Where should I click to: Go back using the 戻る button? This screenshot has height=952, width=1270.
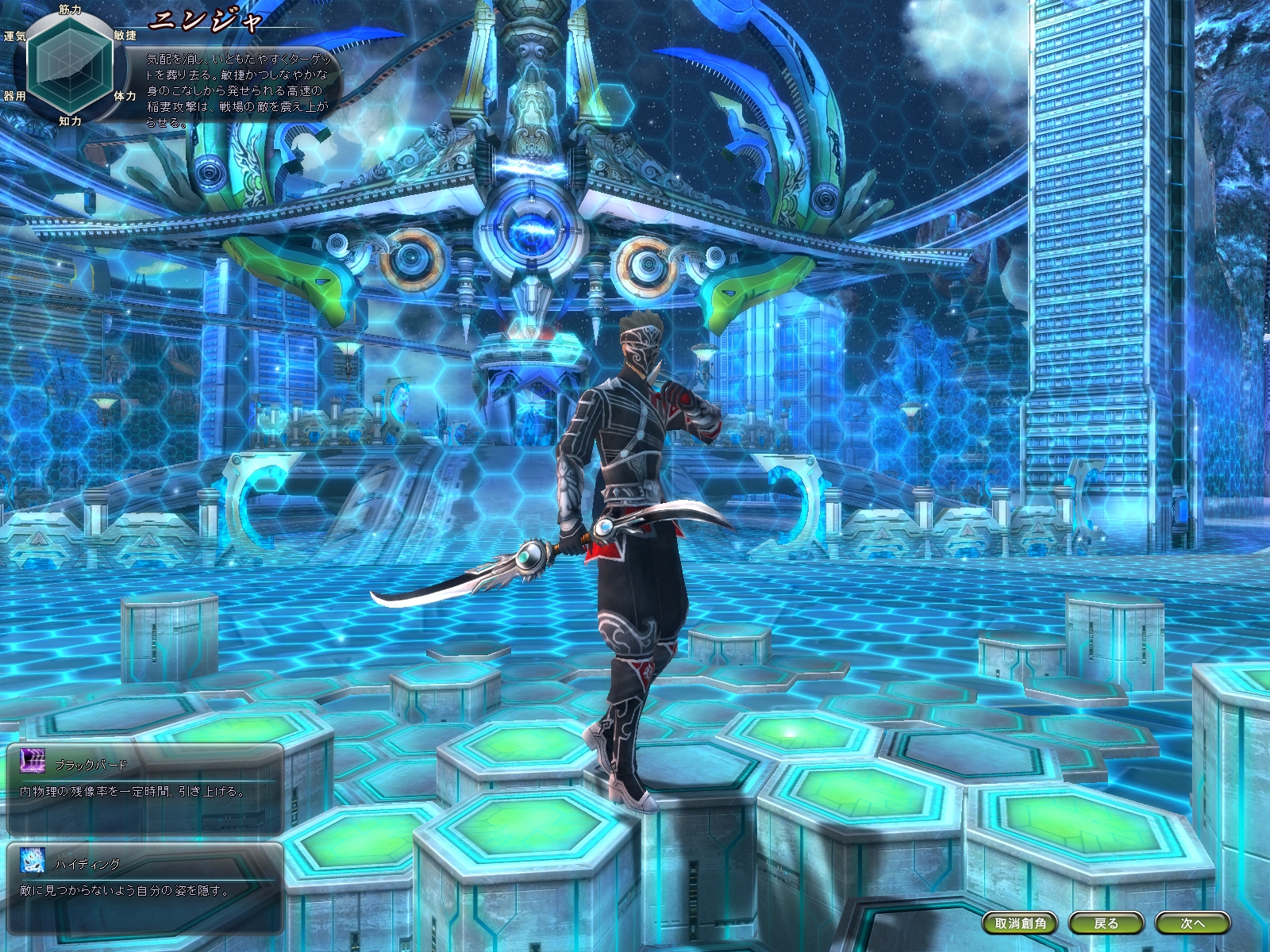(x=1105, y=923)
